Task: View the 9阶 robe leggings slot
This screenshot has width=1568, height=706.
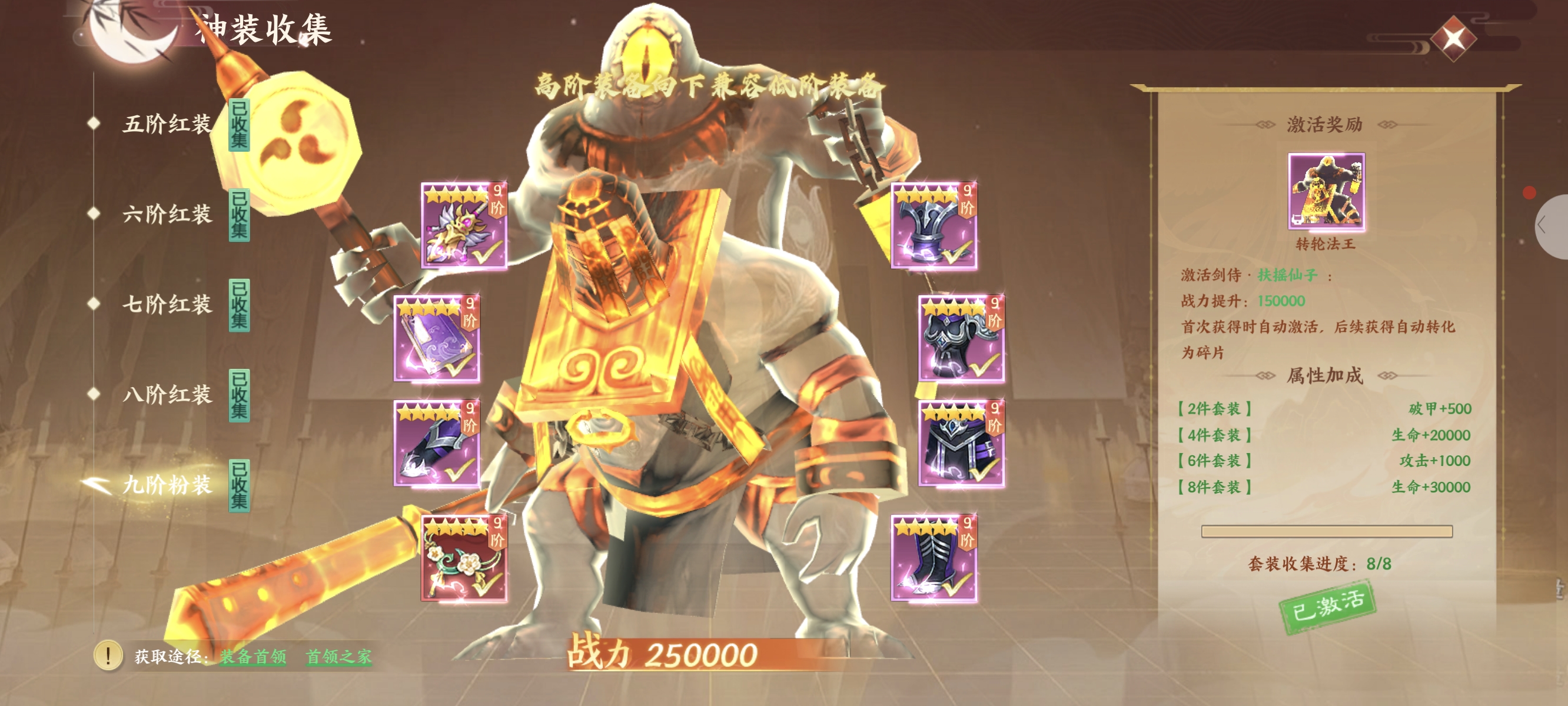Action: click(961, 443)
